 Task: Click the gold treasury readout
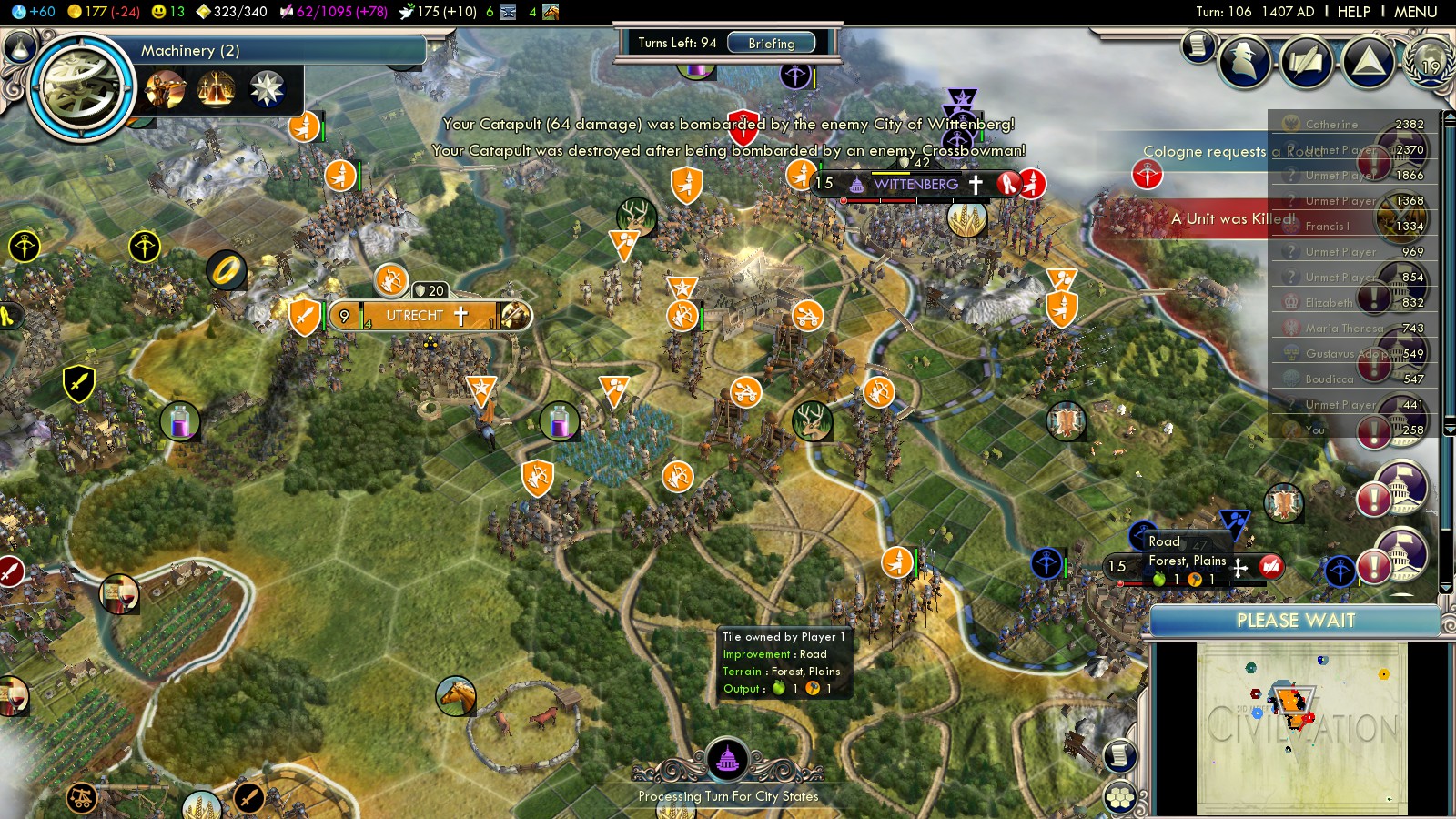(103, 12)
